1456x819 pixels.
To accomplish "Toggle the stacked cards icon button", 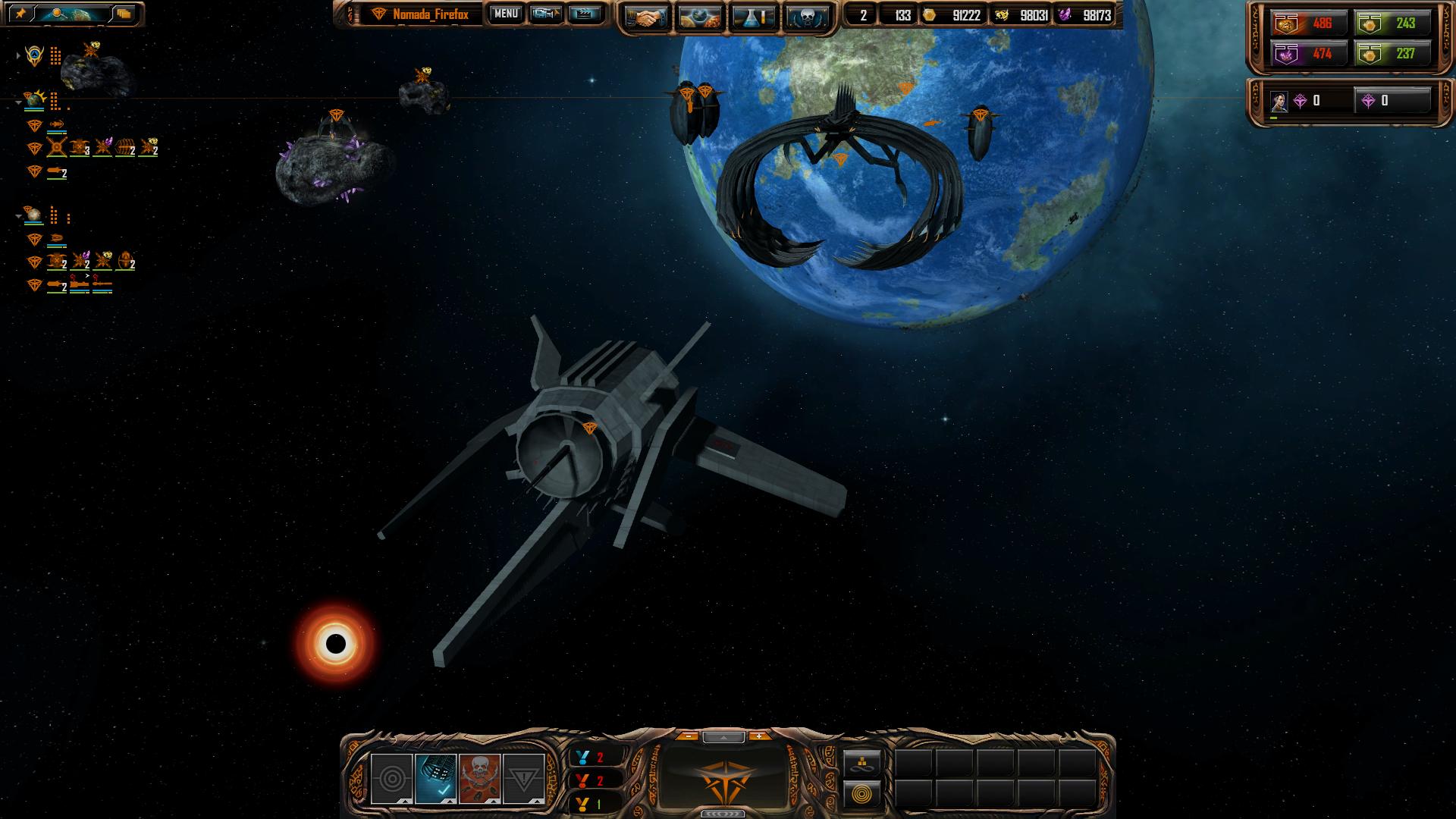I will [124, 14].
